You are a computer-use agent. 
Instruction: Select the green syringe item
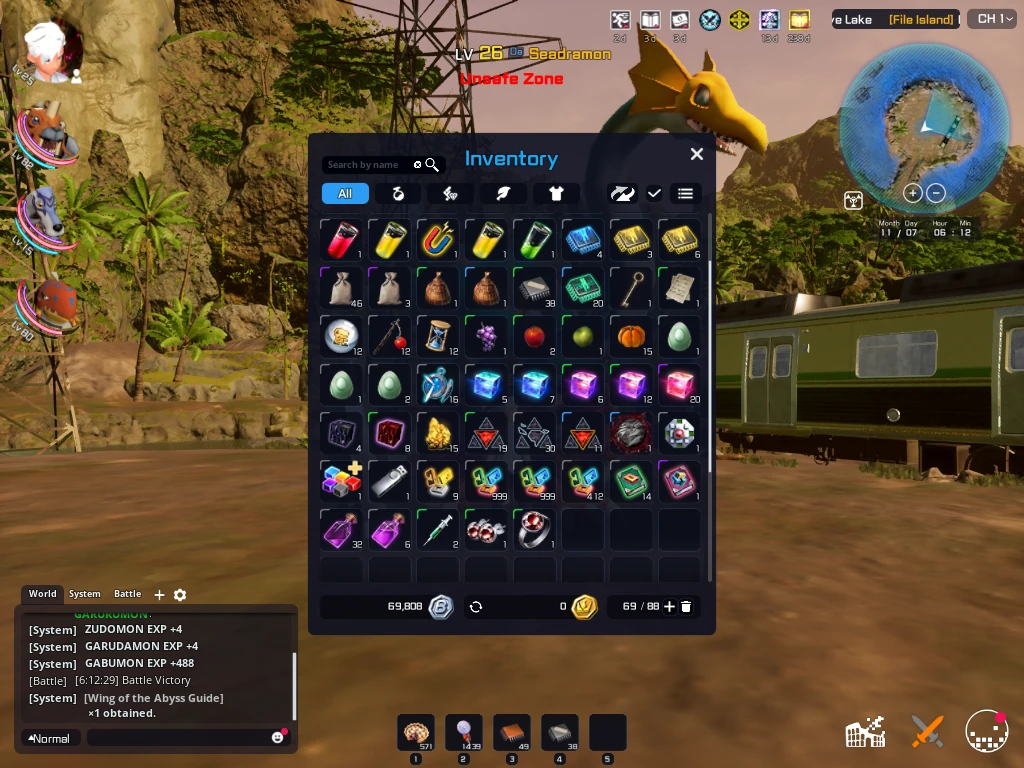(x=438, y=528)
